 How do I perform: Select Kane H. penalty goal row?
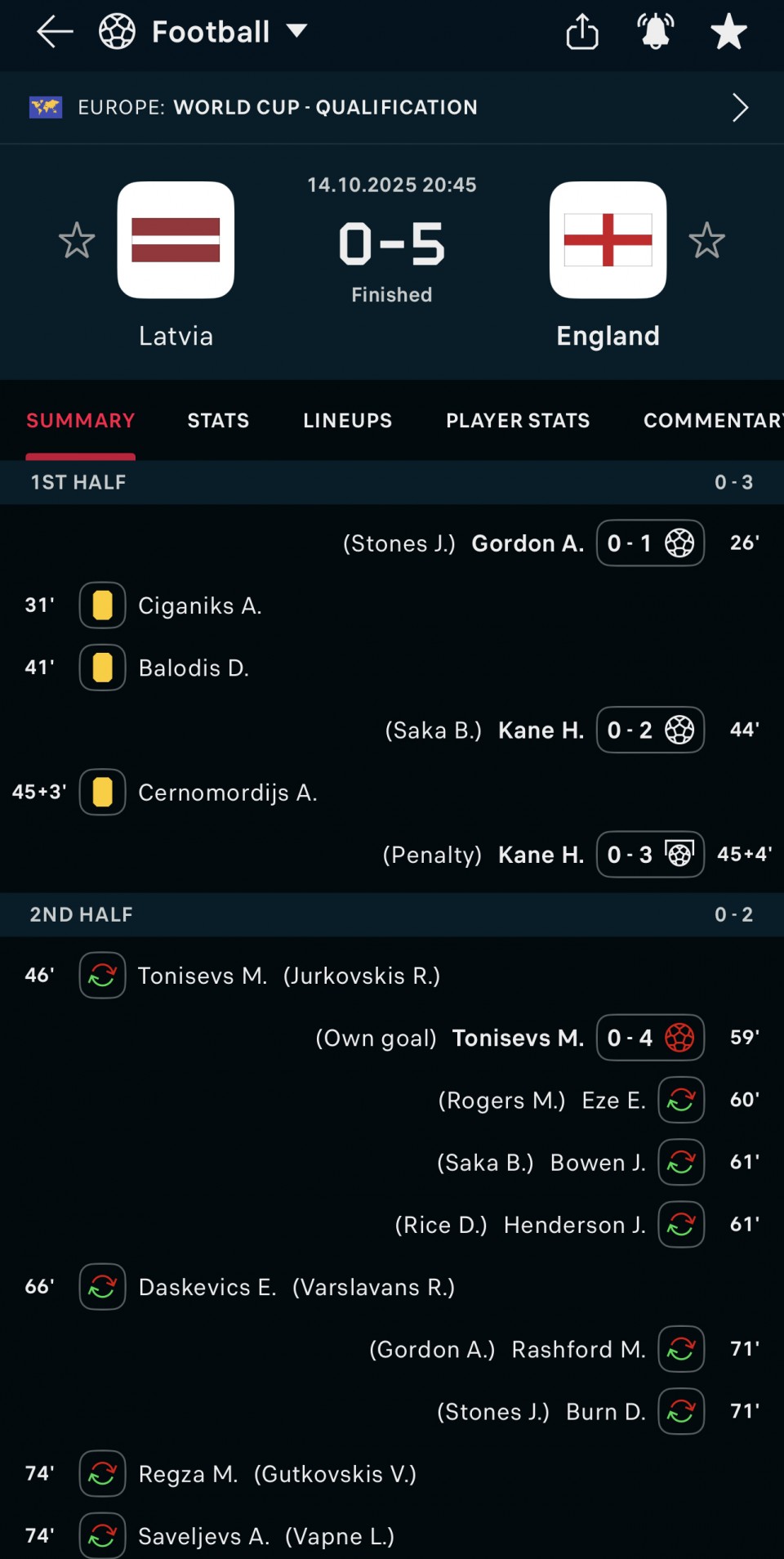coord(541,855)
